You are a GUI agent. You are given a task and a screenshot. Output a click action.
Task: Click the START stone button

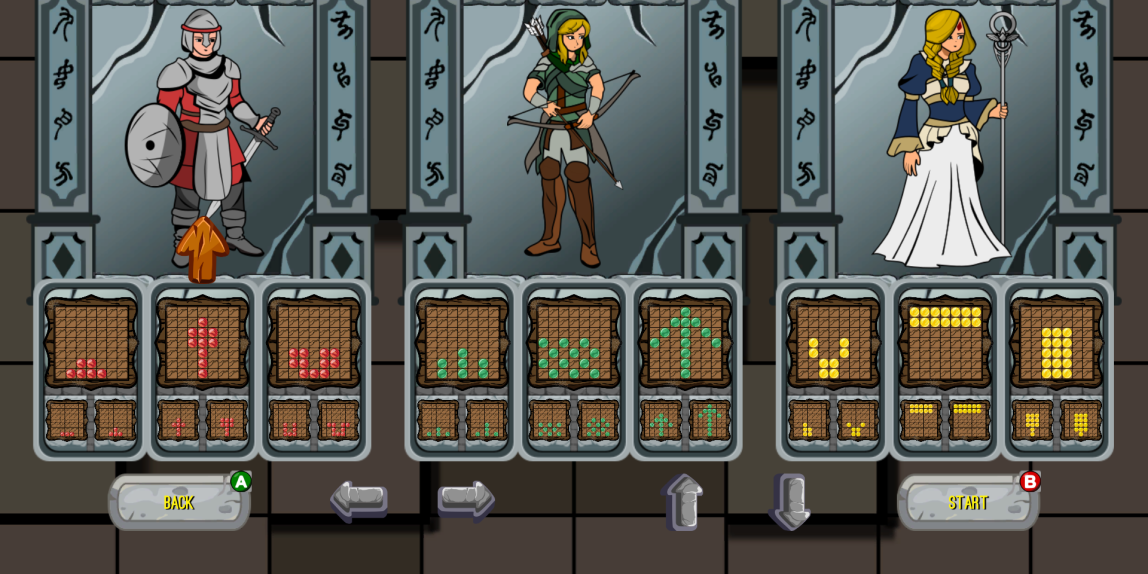pos(967,502)
